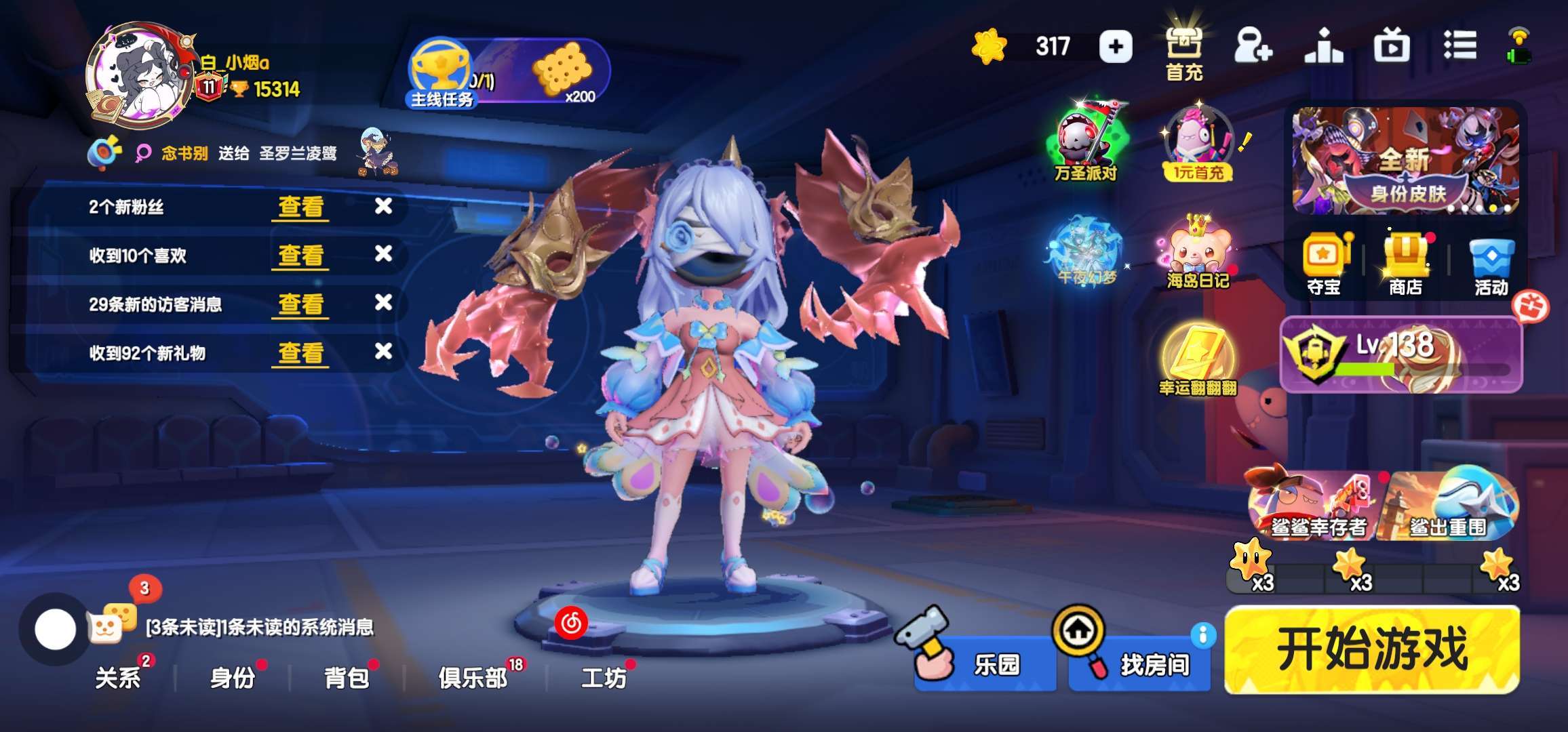Go to the 俱乐部 club tab

(473, 677)
